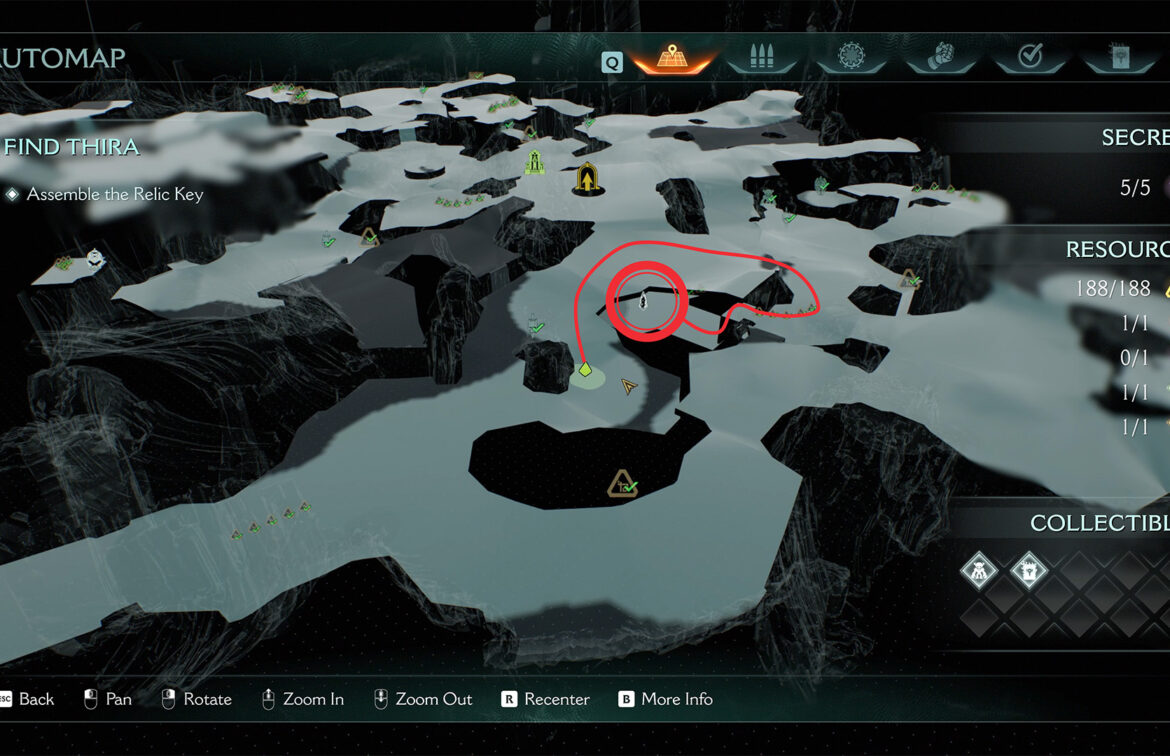
Task: Select the flaming codex collectible icon
Action: pos(1028,572)
